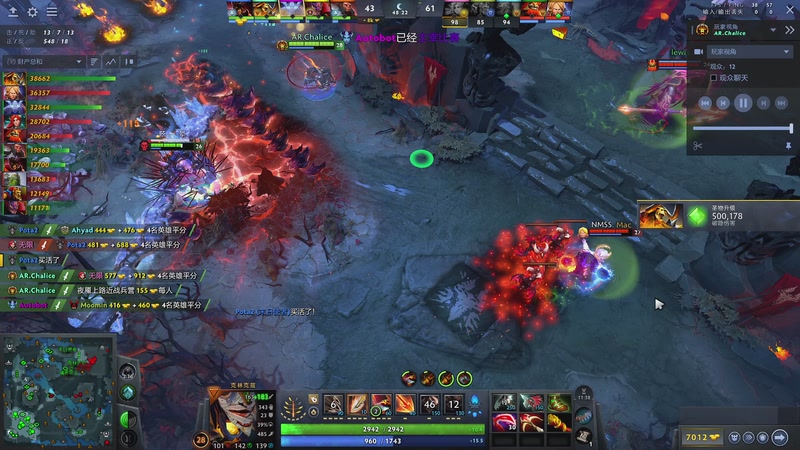This screenshot has width=800, height=450.
Task: Click the scissors clip icon
Action: click(697, 146)
